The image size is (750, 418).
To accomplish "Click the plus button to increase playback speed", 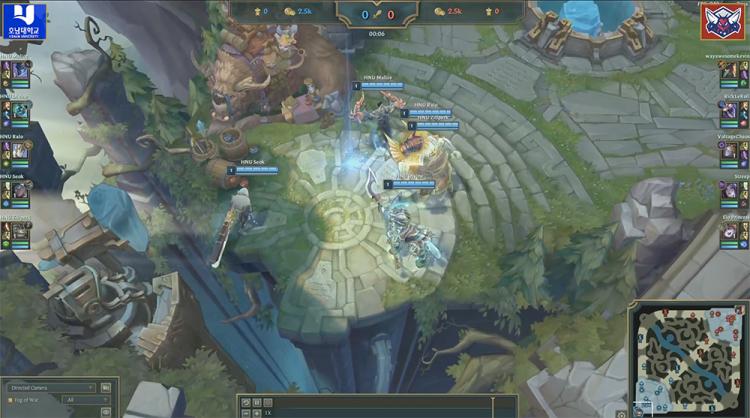I will pos(256,412).
